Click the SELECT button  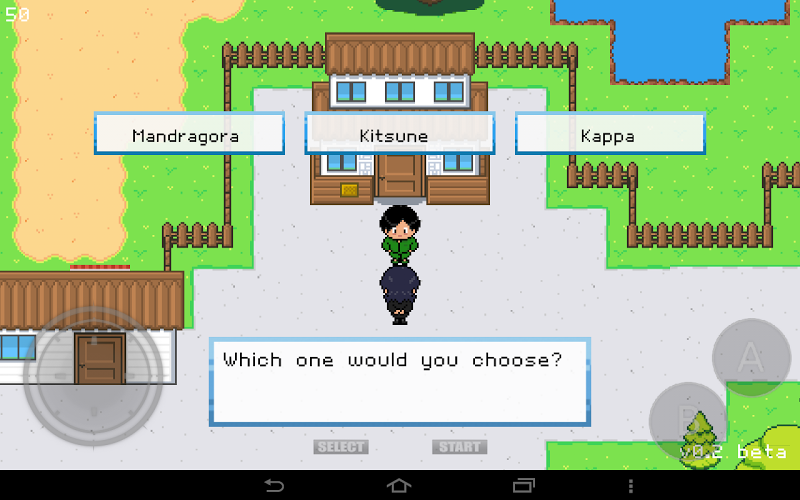341,447
